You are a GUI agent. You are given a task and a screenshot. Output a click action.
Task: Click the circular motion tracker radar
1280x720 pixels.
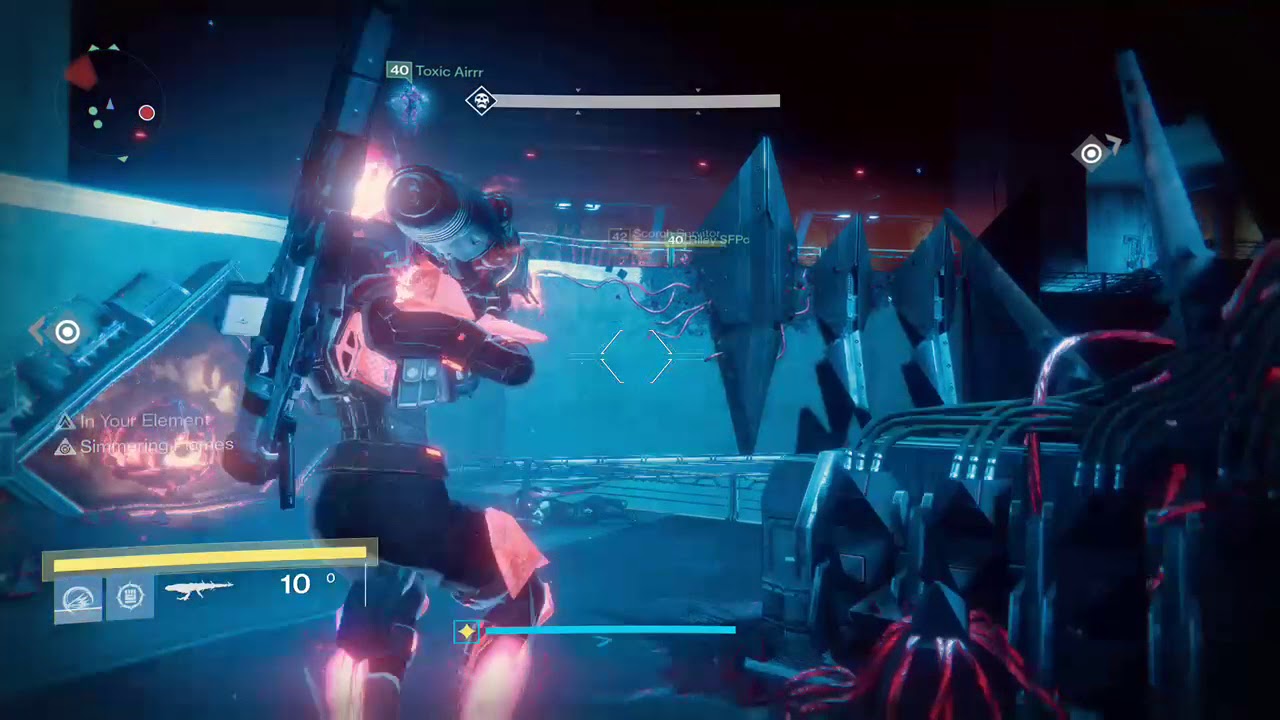(111, 103)
